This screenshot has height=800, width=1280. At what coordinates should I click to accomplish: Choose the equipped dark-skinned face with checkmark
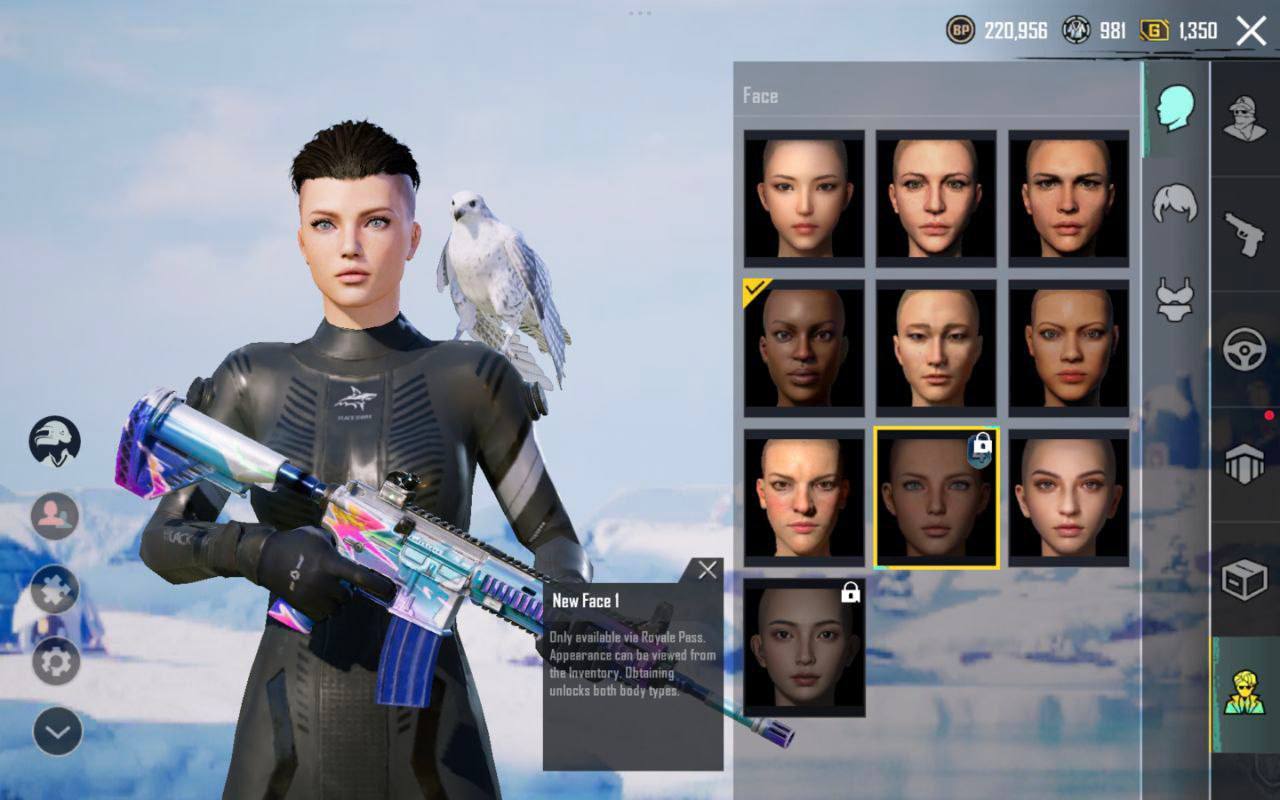click(x=804, y=346)
